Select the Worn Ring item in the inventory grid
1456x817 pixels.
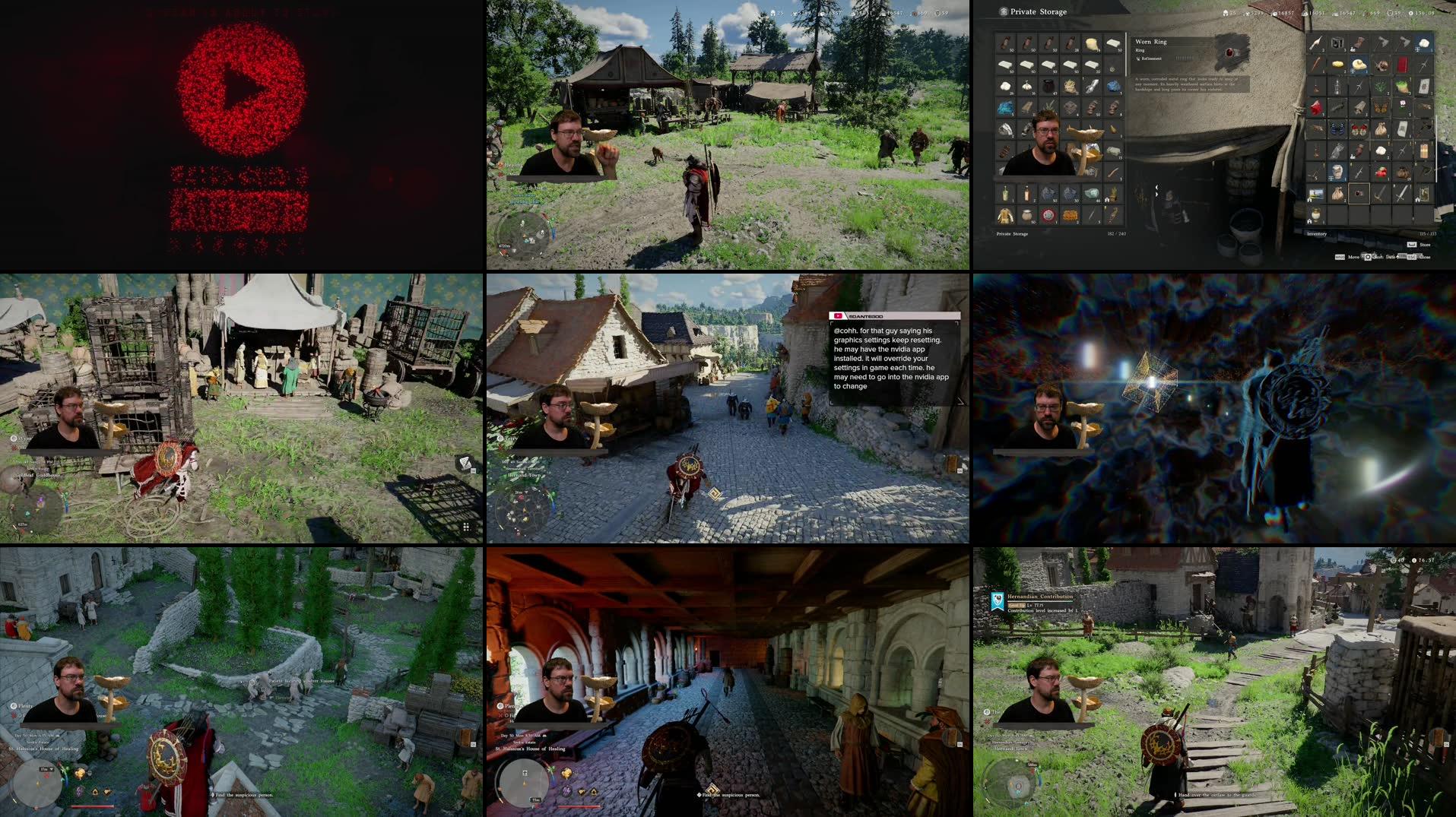pos(1358,195)
